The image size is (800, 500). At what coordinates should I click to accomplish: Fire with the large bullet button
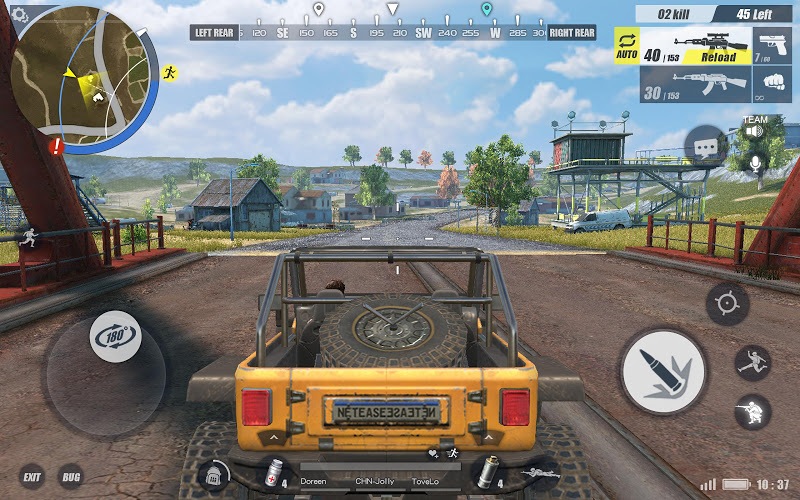point(664,370)
